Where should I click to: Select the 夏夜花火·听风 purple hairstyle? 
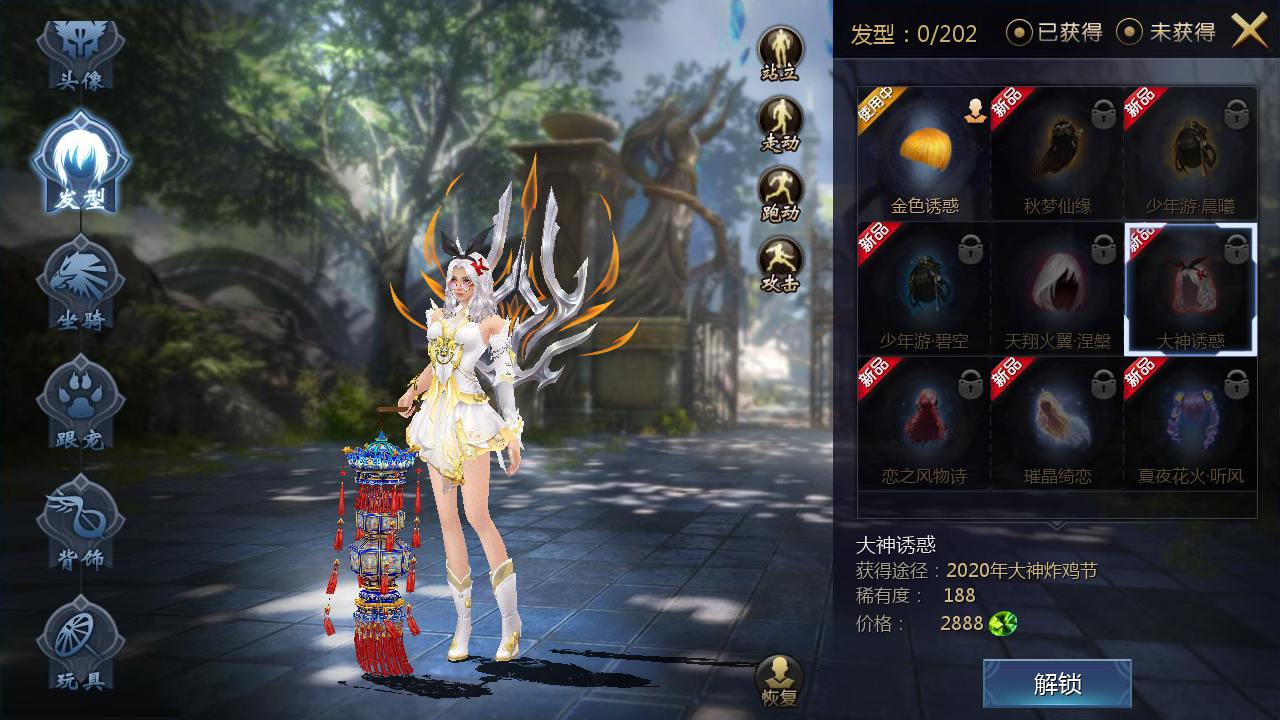(1190, 424)
